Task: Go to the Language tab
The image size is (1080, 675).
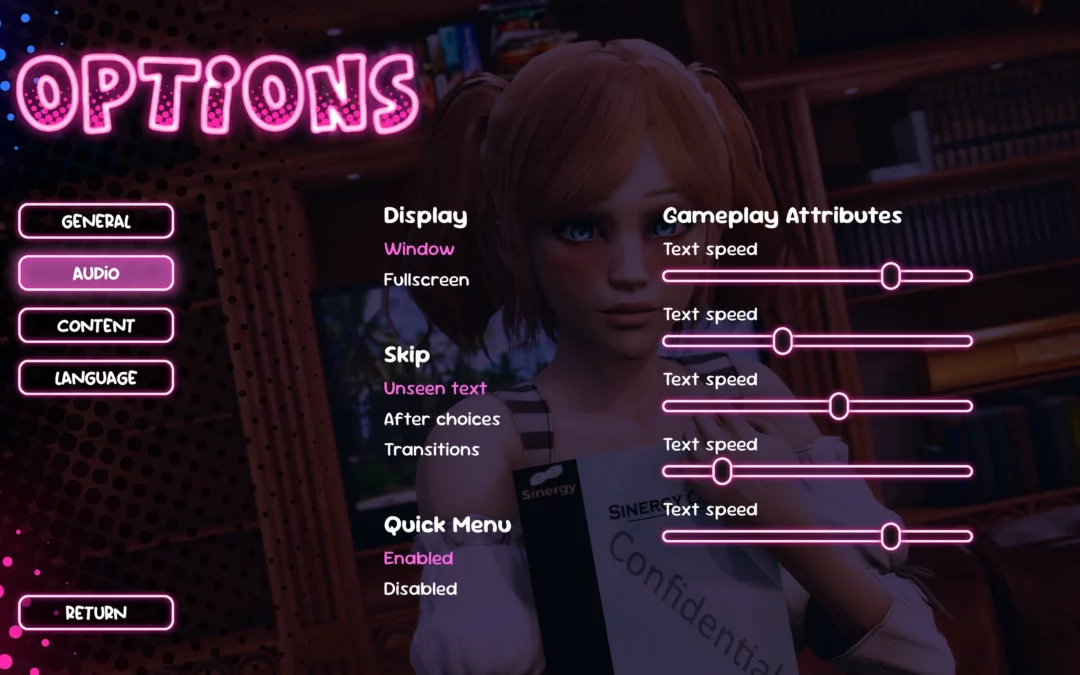Action: (x=96, y=378)
